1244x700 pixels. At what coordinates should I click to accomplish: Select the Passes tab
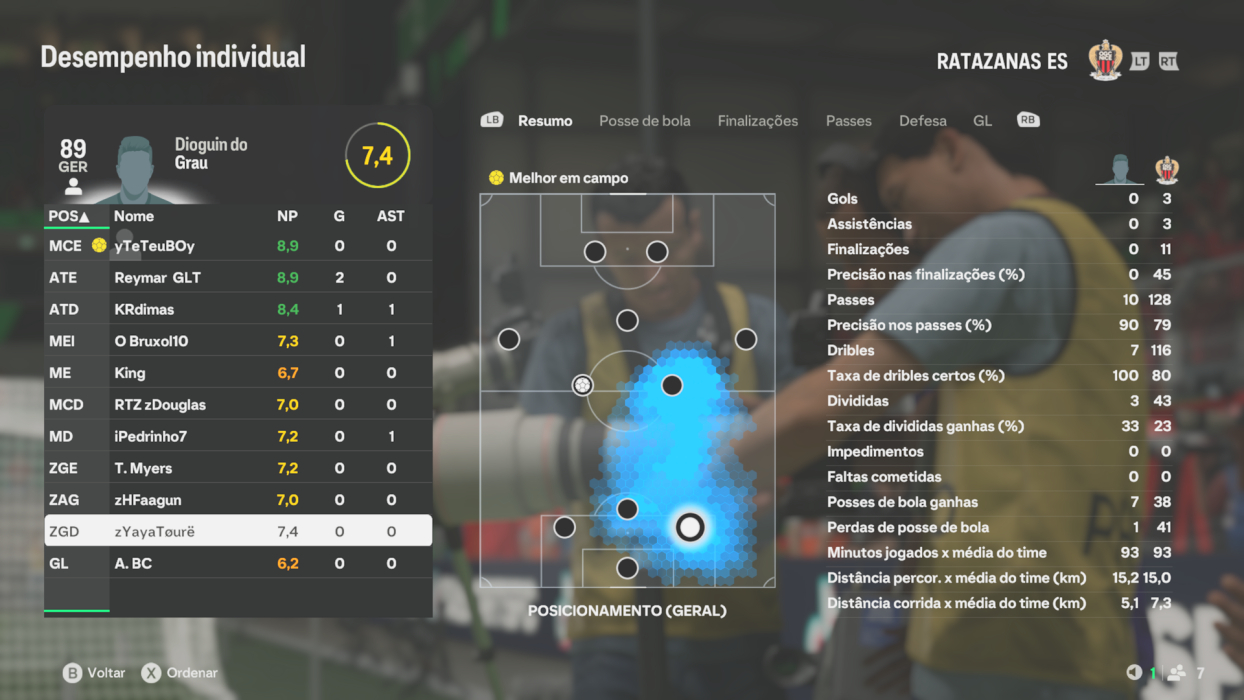848,121
